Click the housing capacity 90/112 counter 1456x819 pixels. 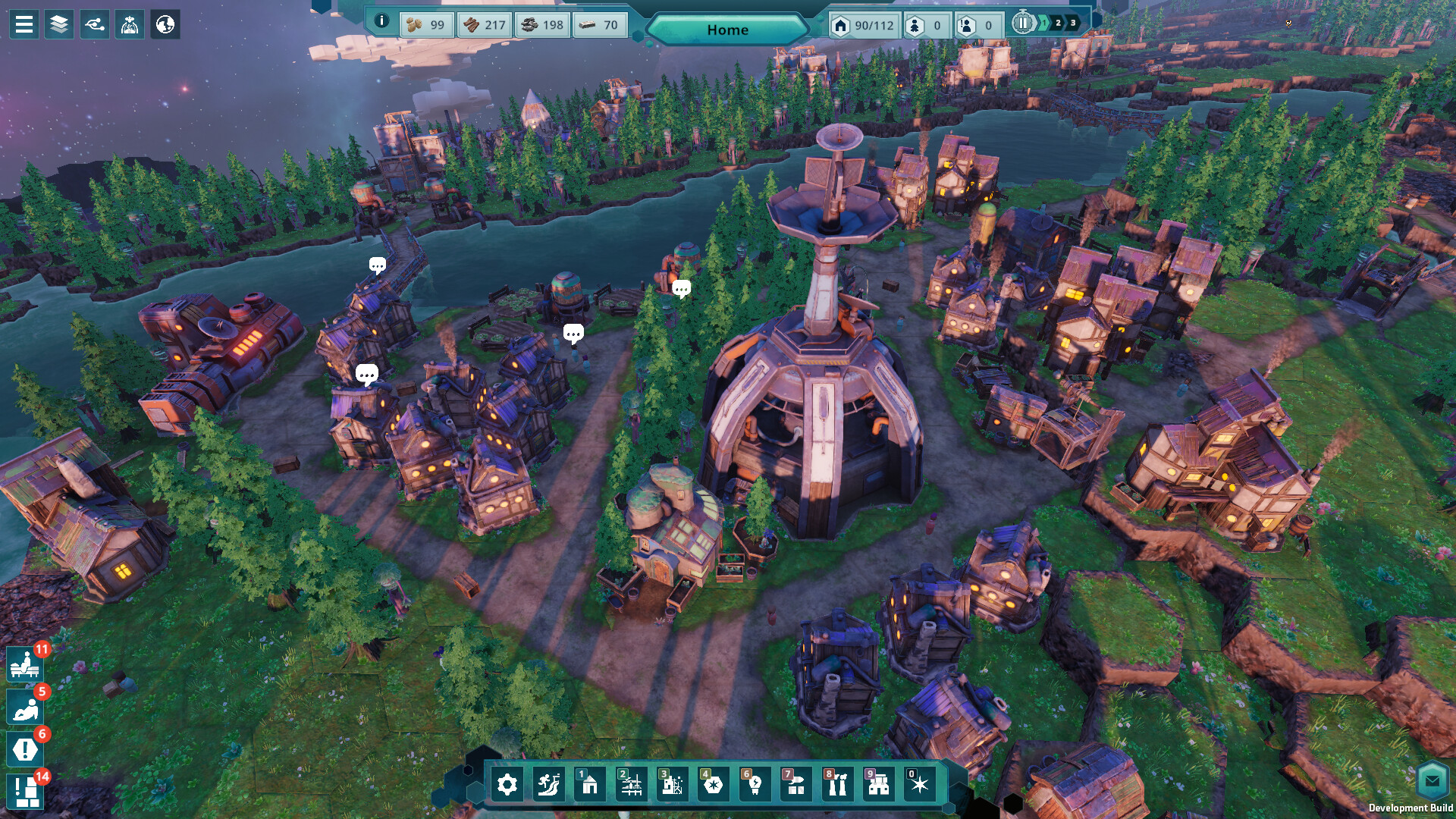[862, 25]
